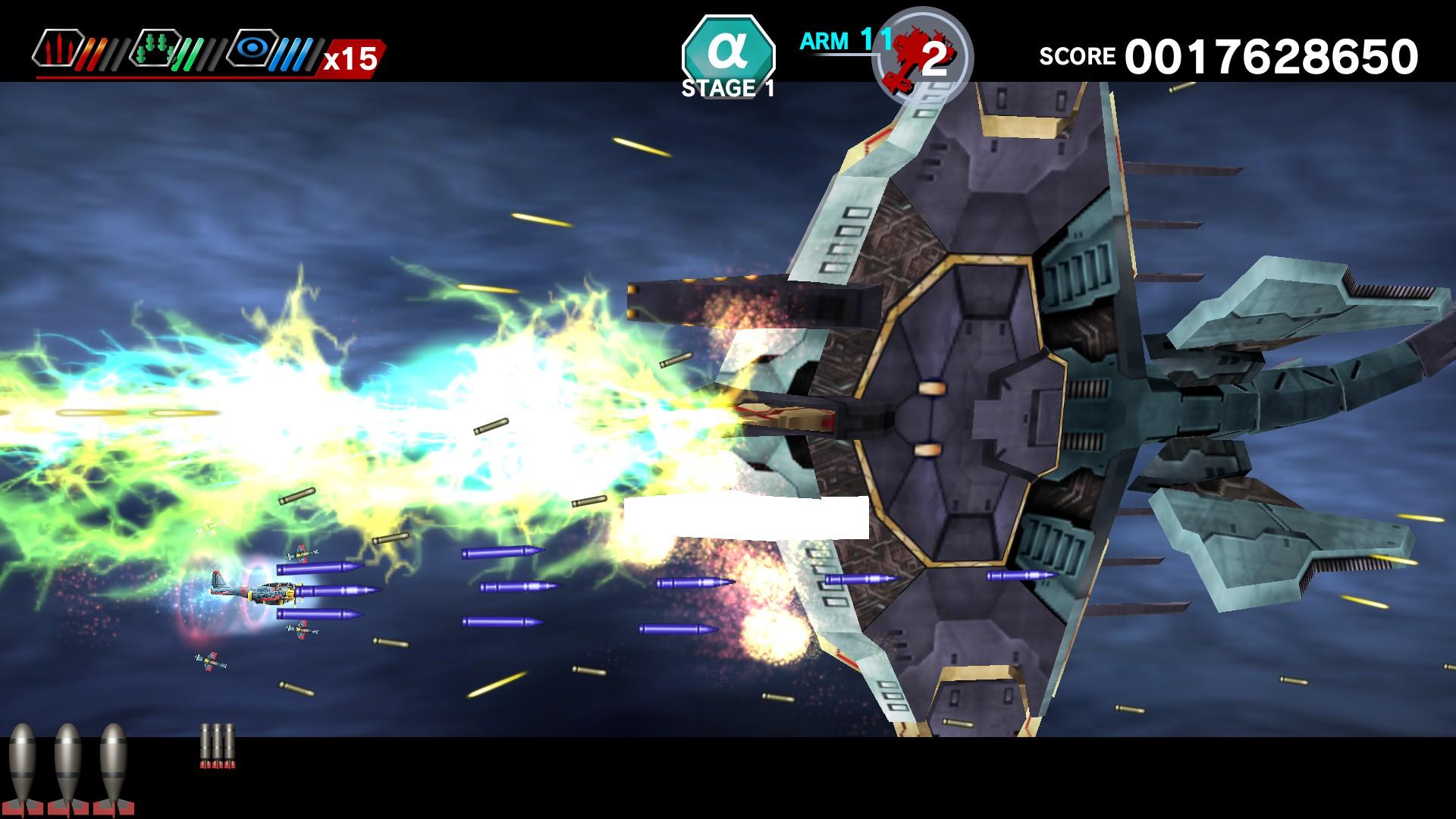Image resolution: width=1456 pixels, height=819 pixels.
Task: Select the red missile weapon gauge icon
Action: point(61,49)
